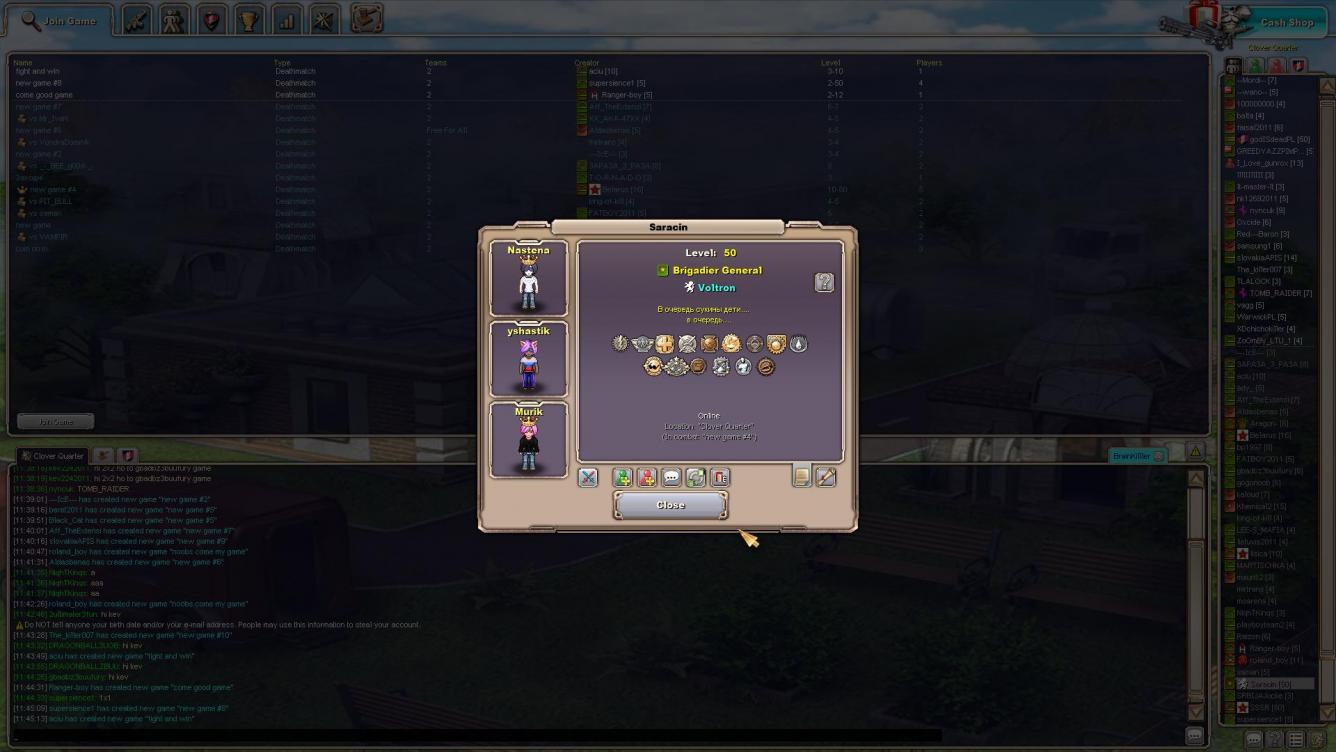Choose the Murik character portrait
Screen dimensions: 1336x752
pyautogui.click(x=528, y=439)
